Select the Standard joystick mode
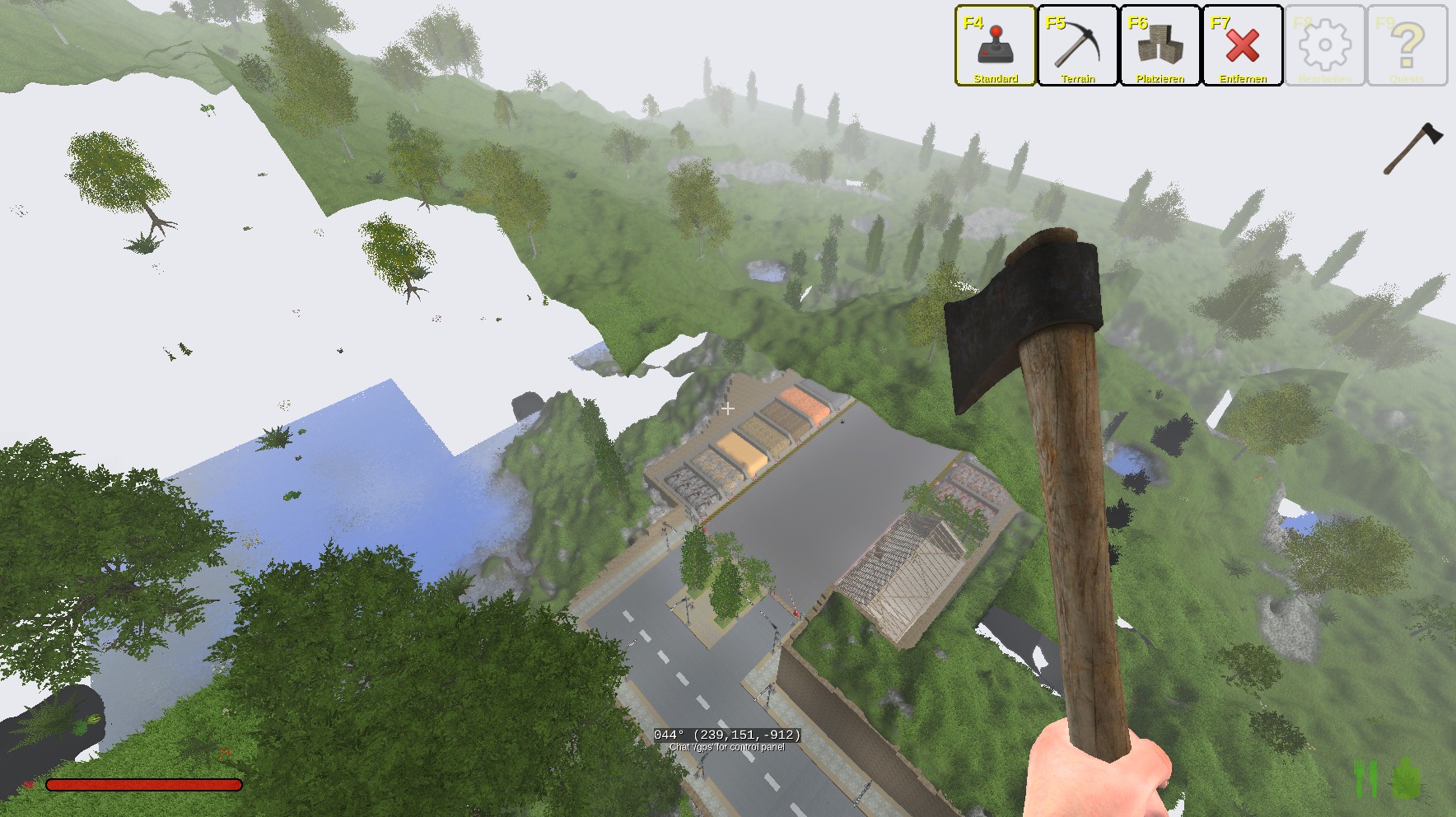1456x817 pixels. [x=995, y=45]
